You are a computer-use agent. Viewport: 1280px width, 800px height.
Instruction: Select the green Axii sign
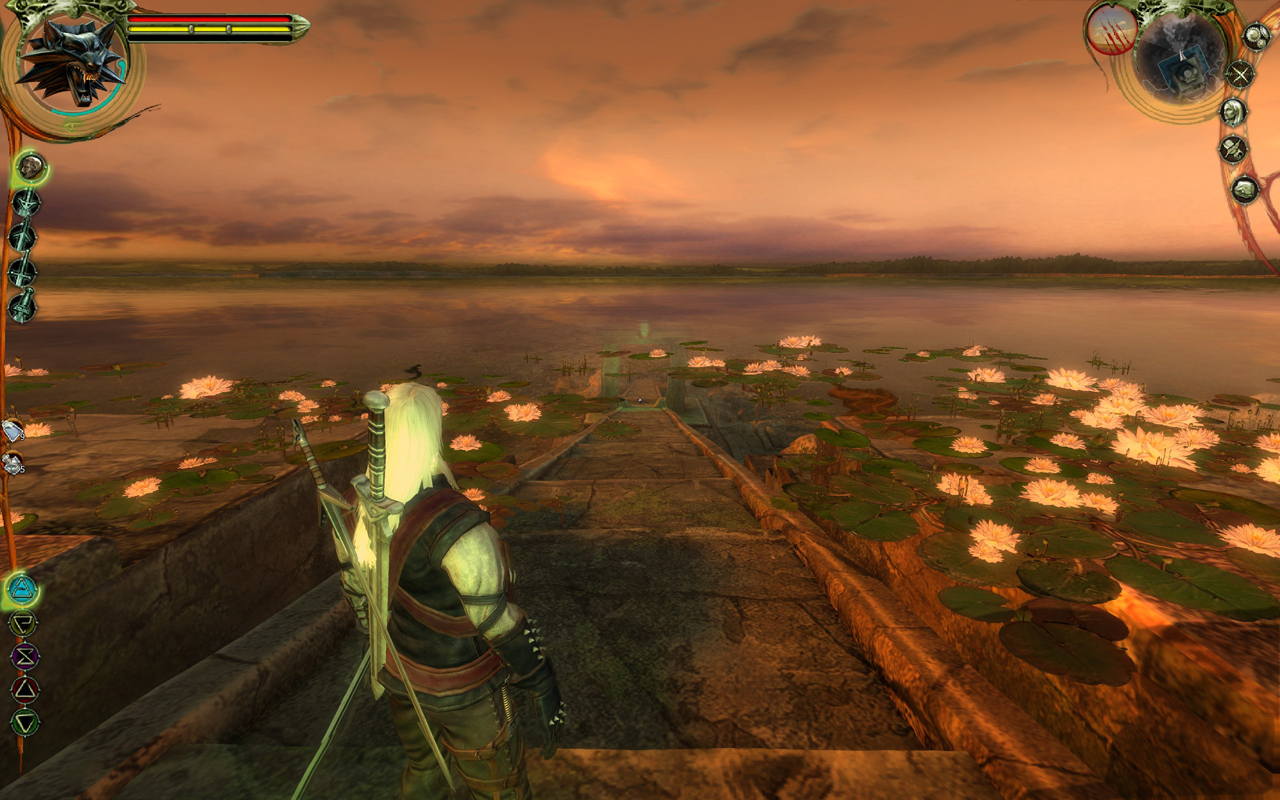tap(24, 721)
